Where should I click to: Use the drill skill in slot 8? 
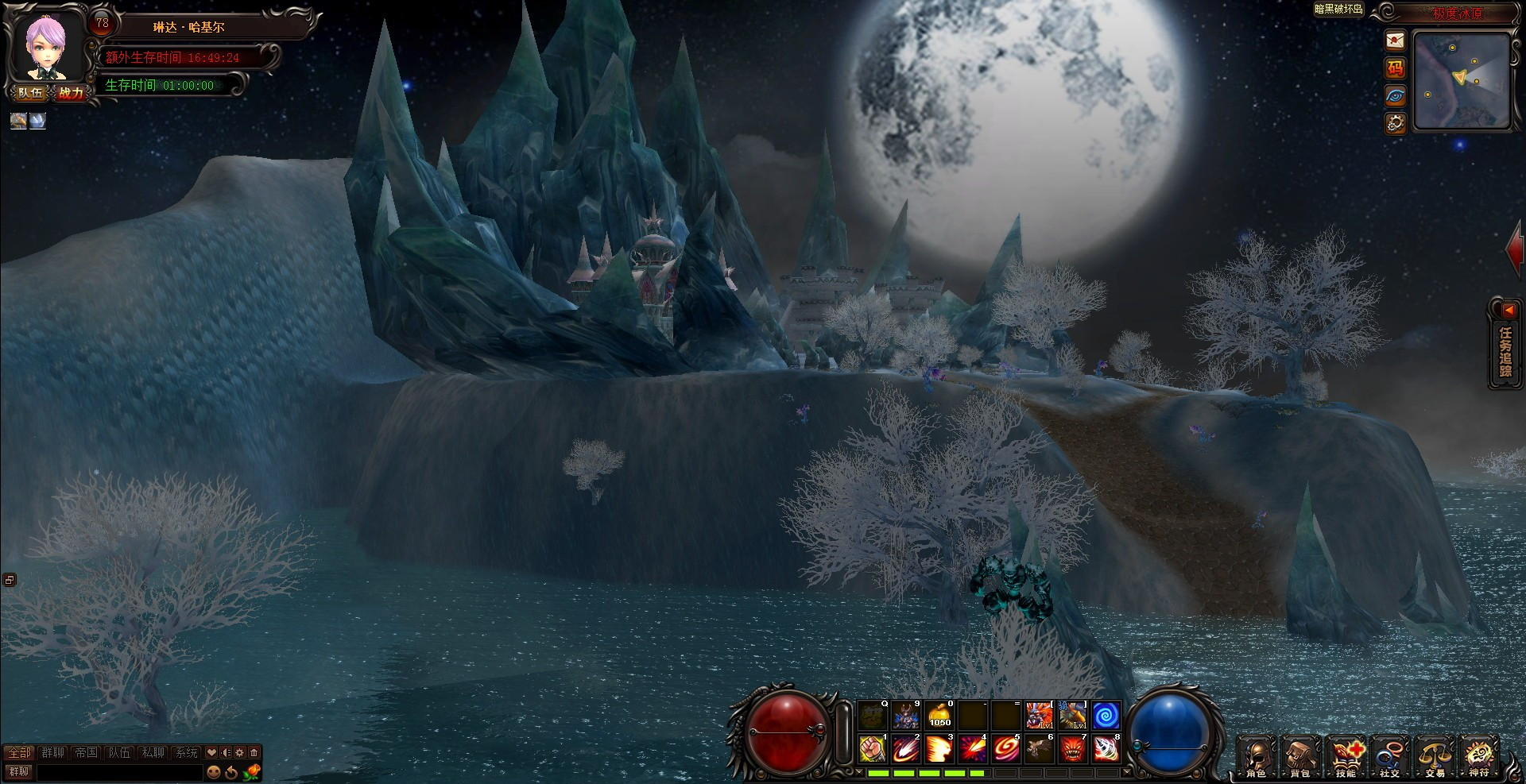(1106, 748)
